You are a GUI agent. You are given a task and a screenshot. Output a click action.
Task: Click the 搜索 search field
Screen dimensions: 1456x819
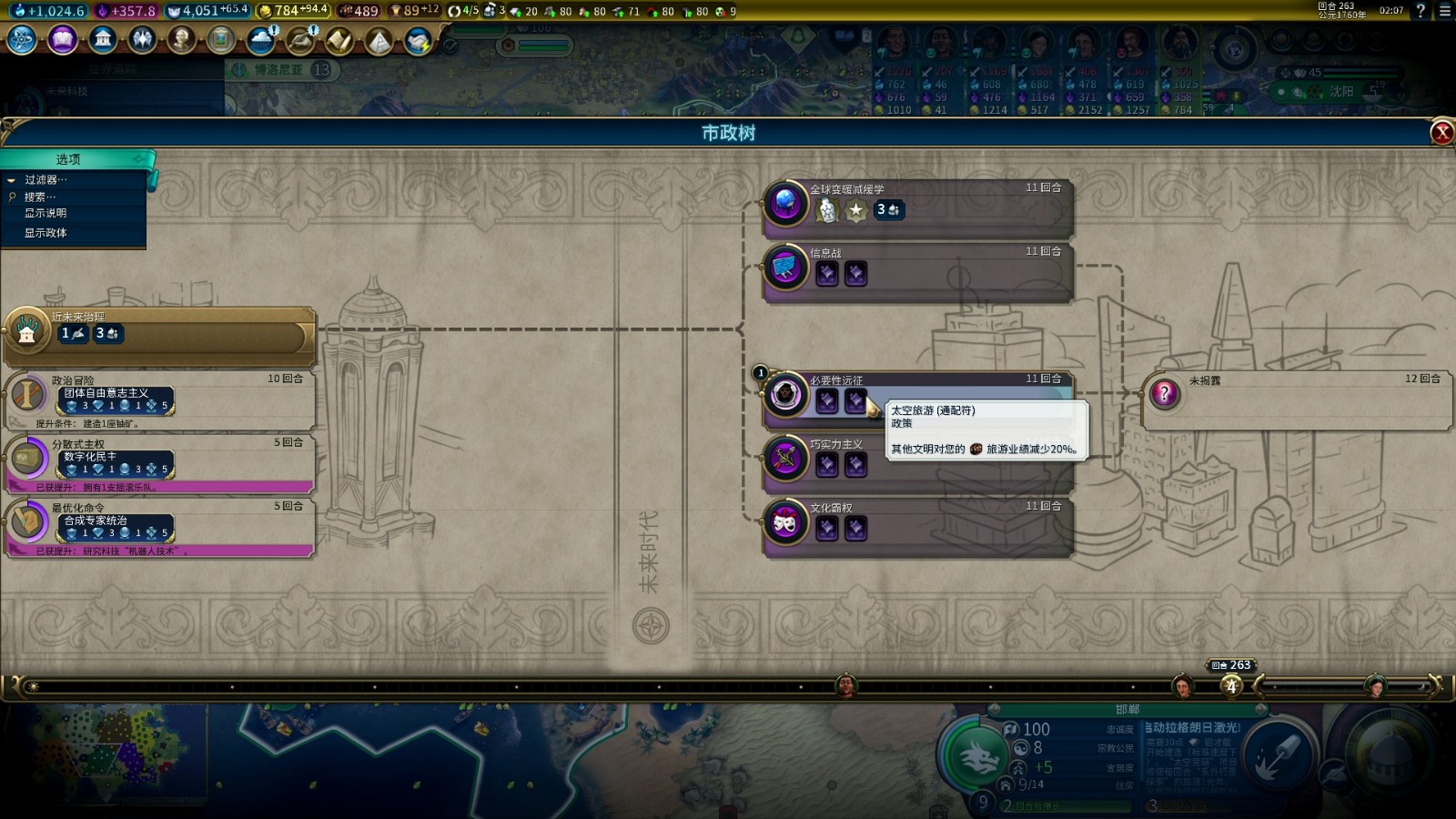41,197
